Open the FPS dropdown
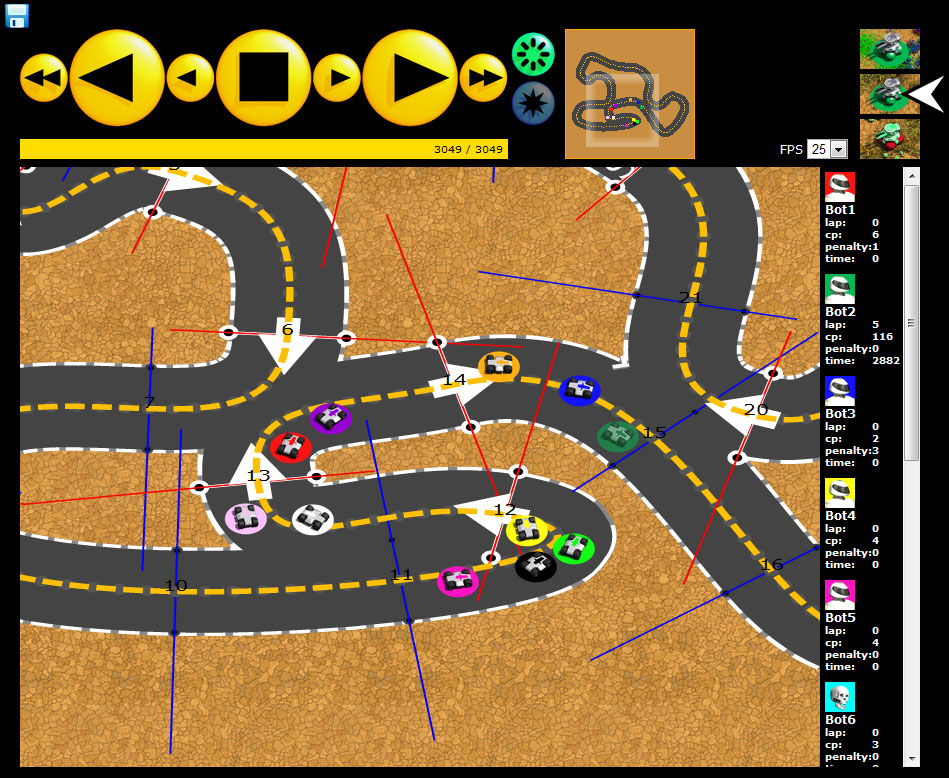949x778 pixels. [x=828, y=149]
